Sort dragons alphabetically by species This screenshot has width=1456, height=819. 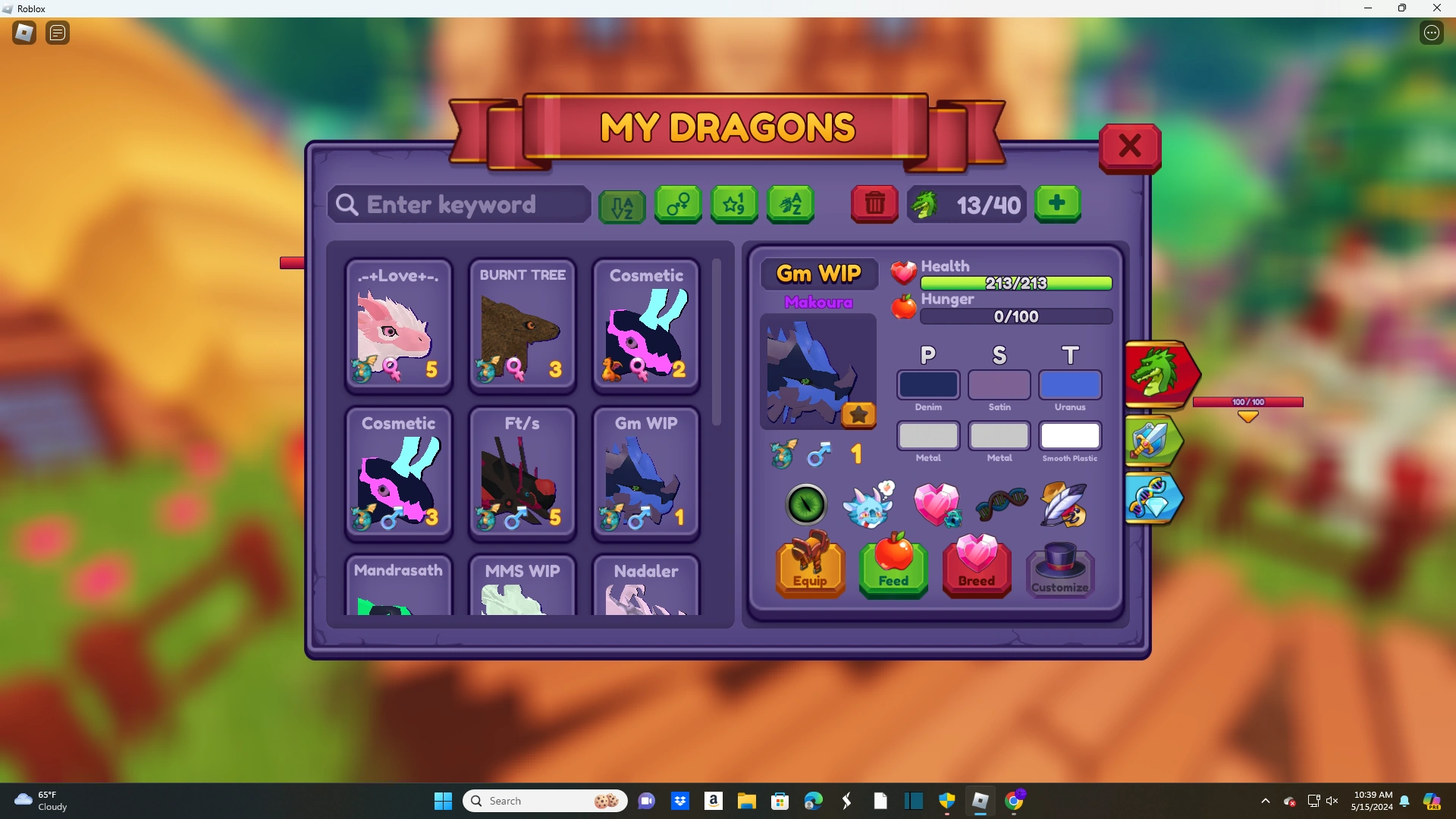click(790, 204)
